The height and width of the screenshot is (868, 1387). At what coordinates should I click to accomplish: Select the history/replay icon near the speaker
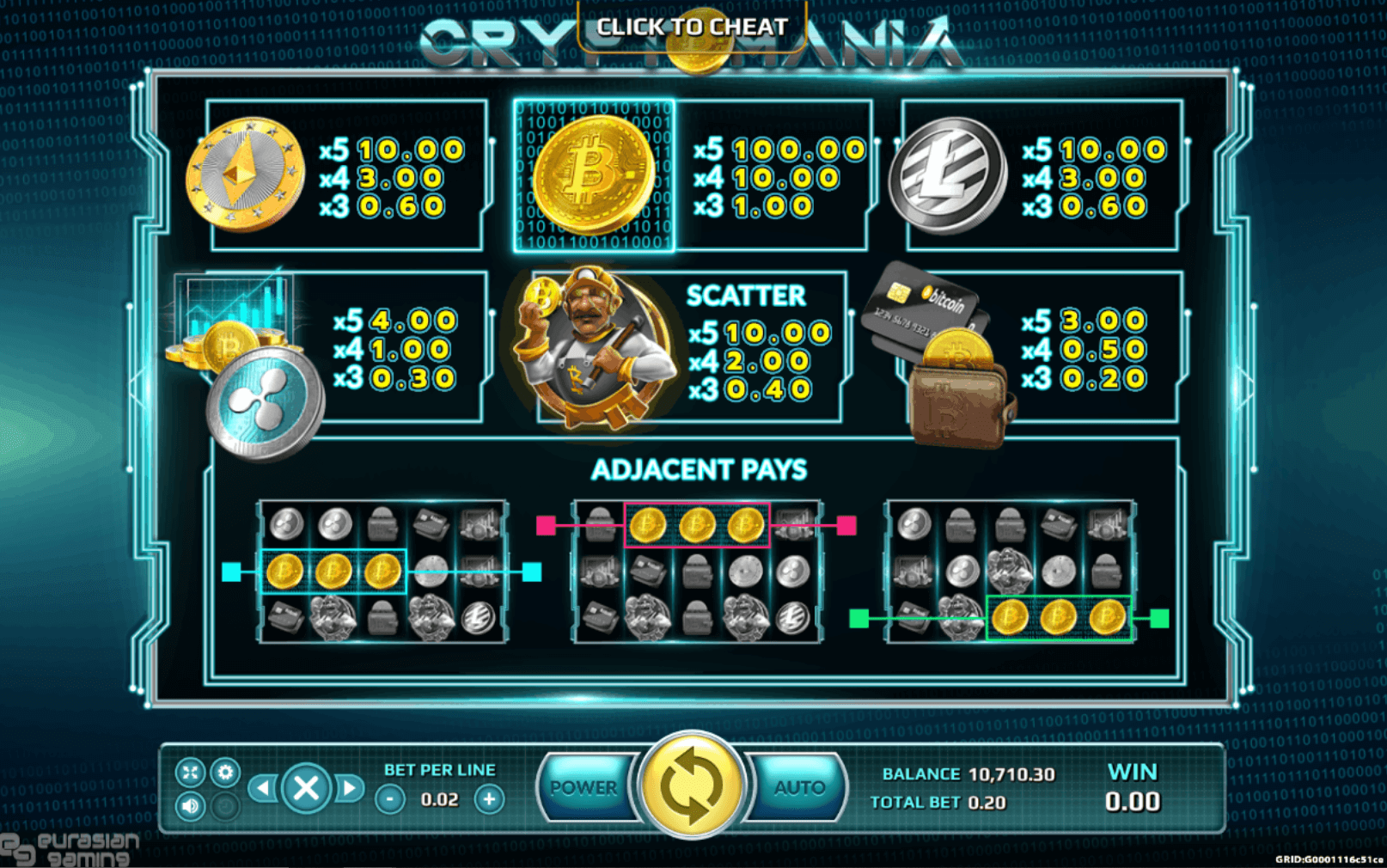click(x=226, y=806)
